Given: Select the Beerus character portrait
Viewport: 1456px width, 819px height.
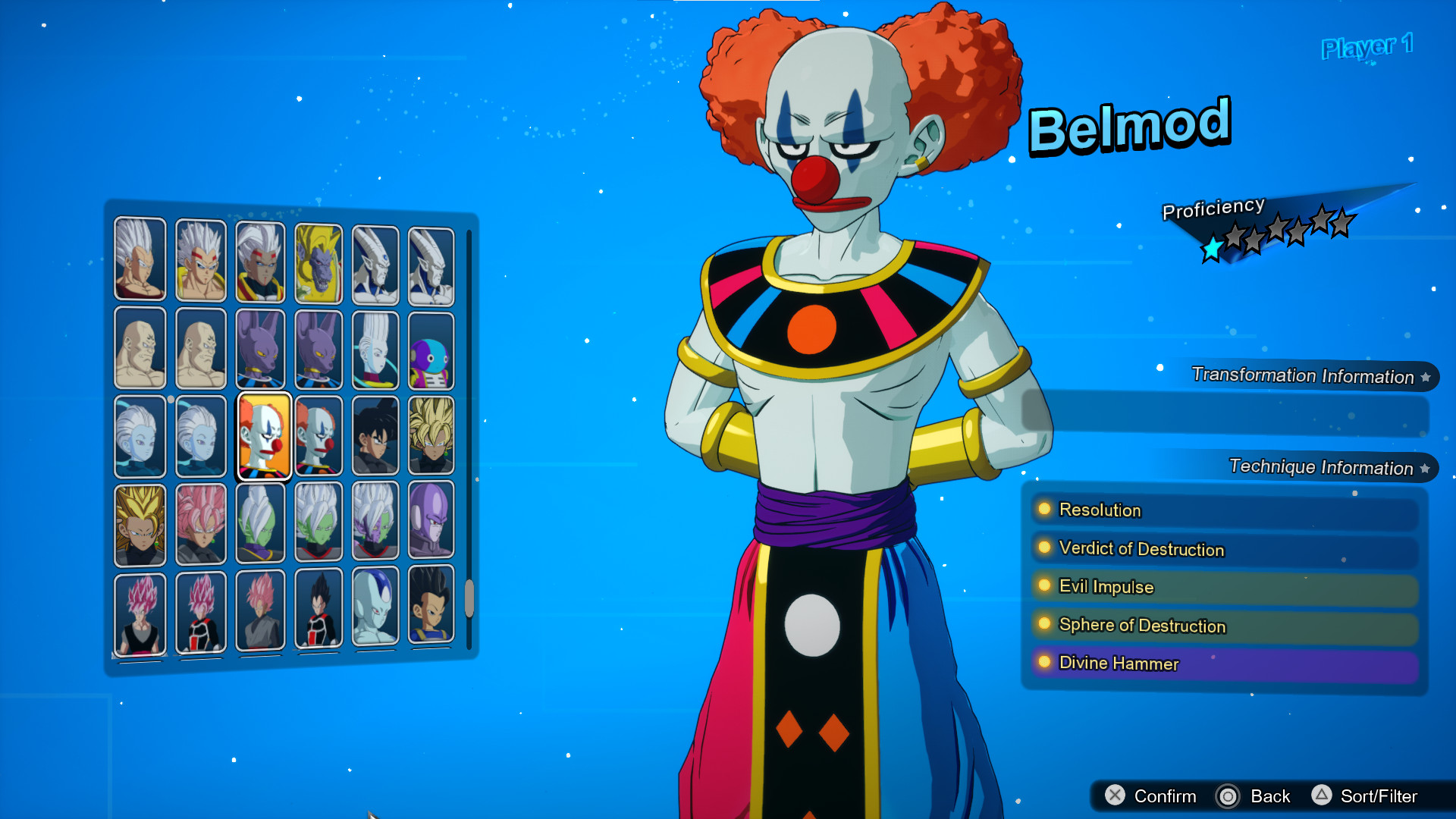Looking at the screenshot, I should point(260,349).
